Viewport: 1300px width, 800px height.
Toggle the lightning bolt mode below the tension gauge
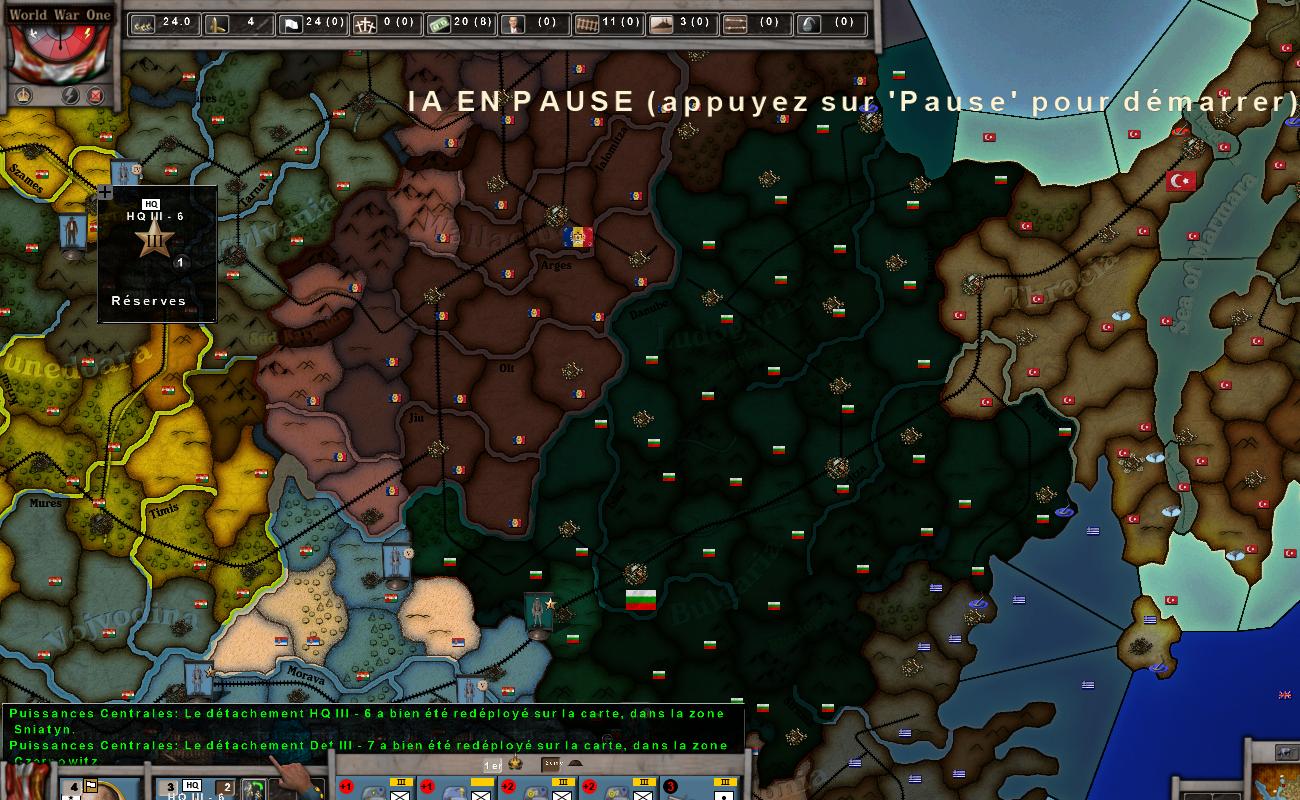pyautogui.click(x=71, y=95)
